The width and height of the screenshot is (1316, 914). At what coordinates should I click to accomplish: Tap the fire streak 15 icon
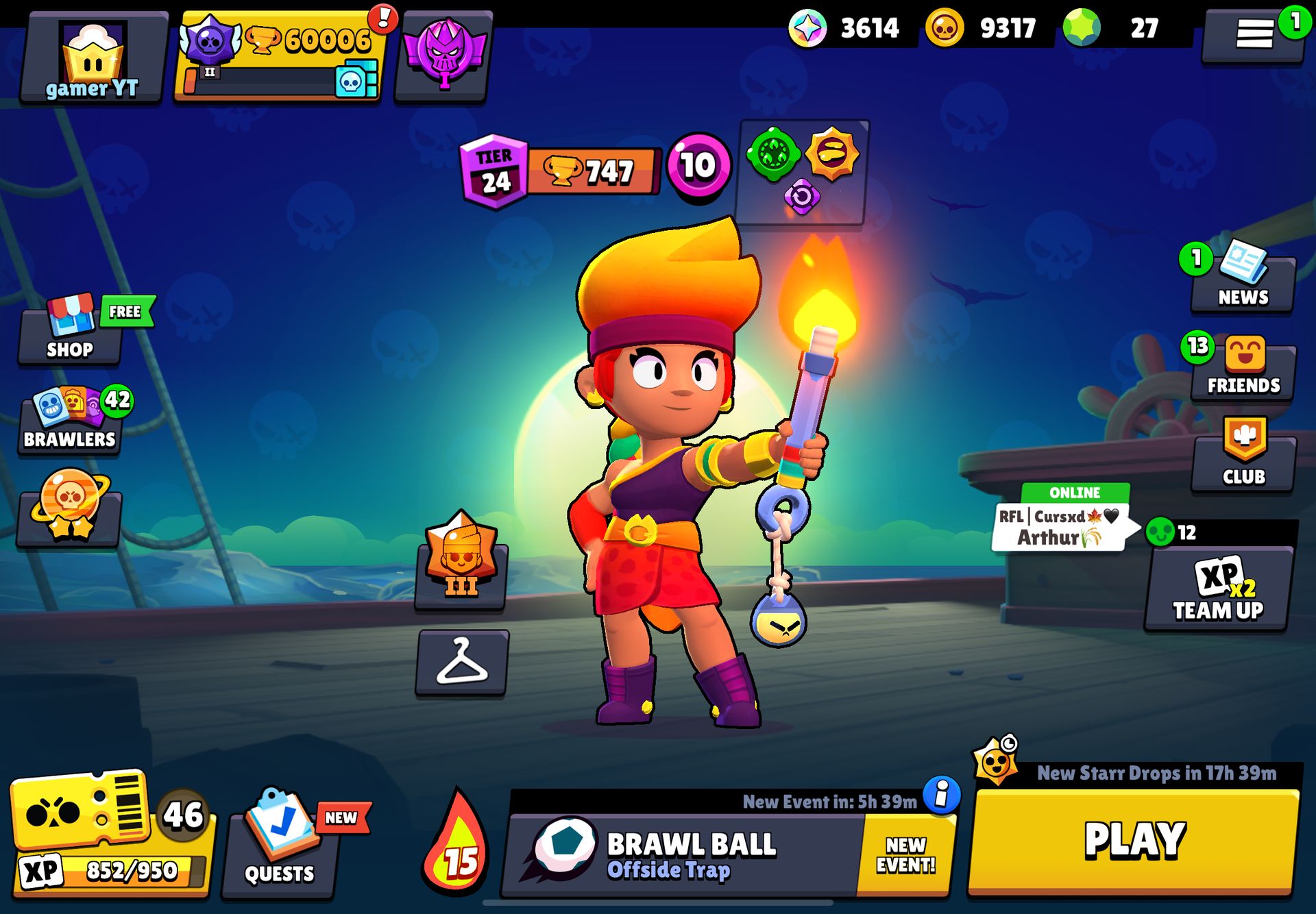456,846
